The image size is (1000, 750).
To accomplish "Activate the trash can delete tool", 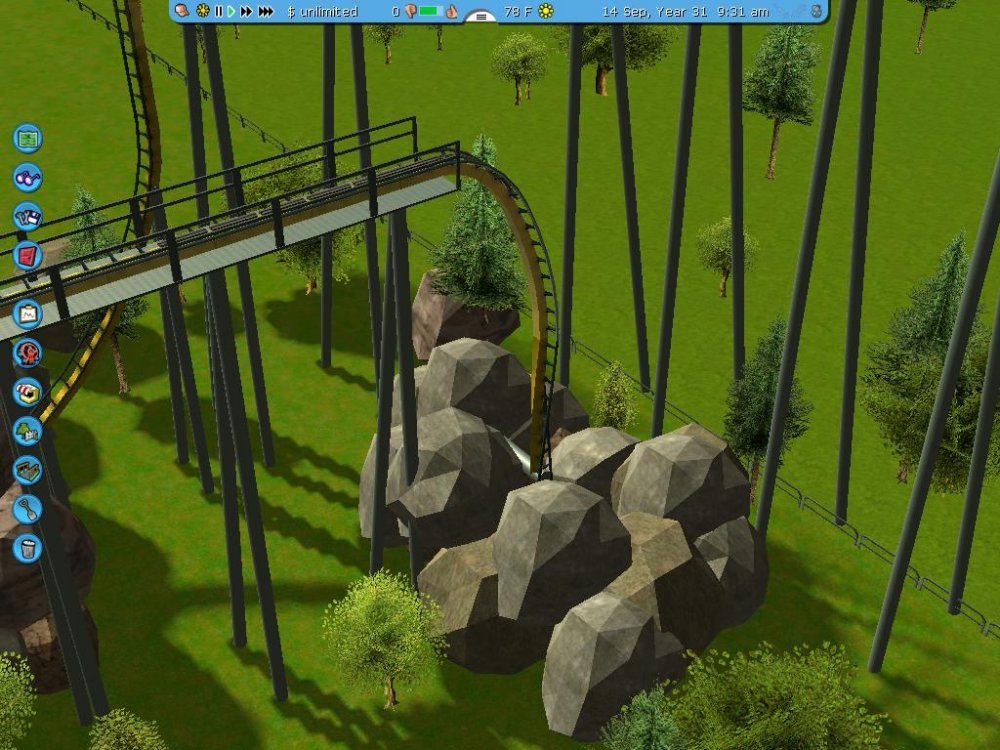I will click(x=27, y=547).
